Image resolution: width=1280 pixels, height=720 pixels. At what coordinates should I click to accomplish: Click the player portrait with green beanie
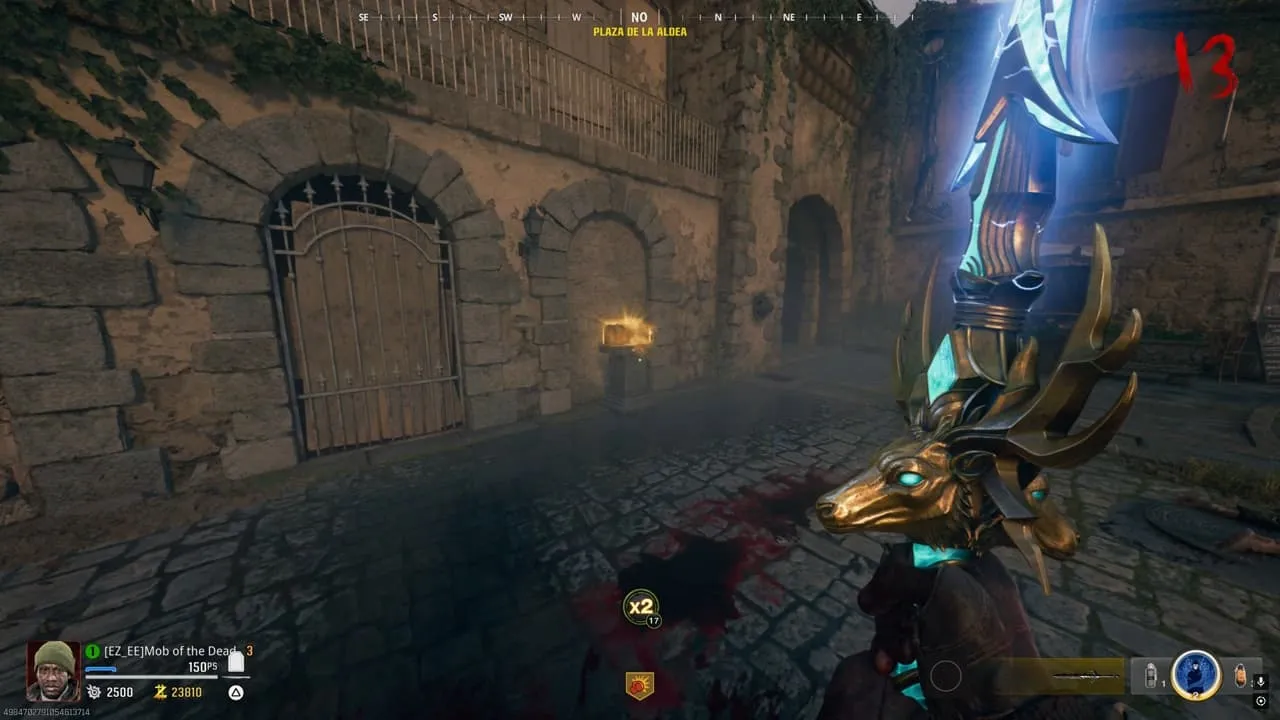point(53,671)
